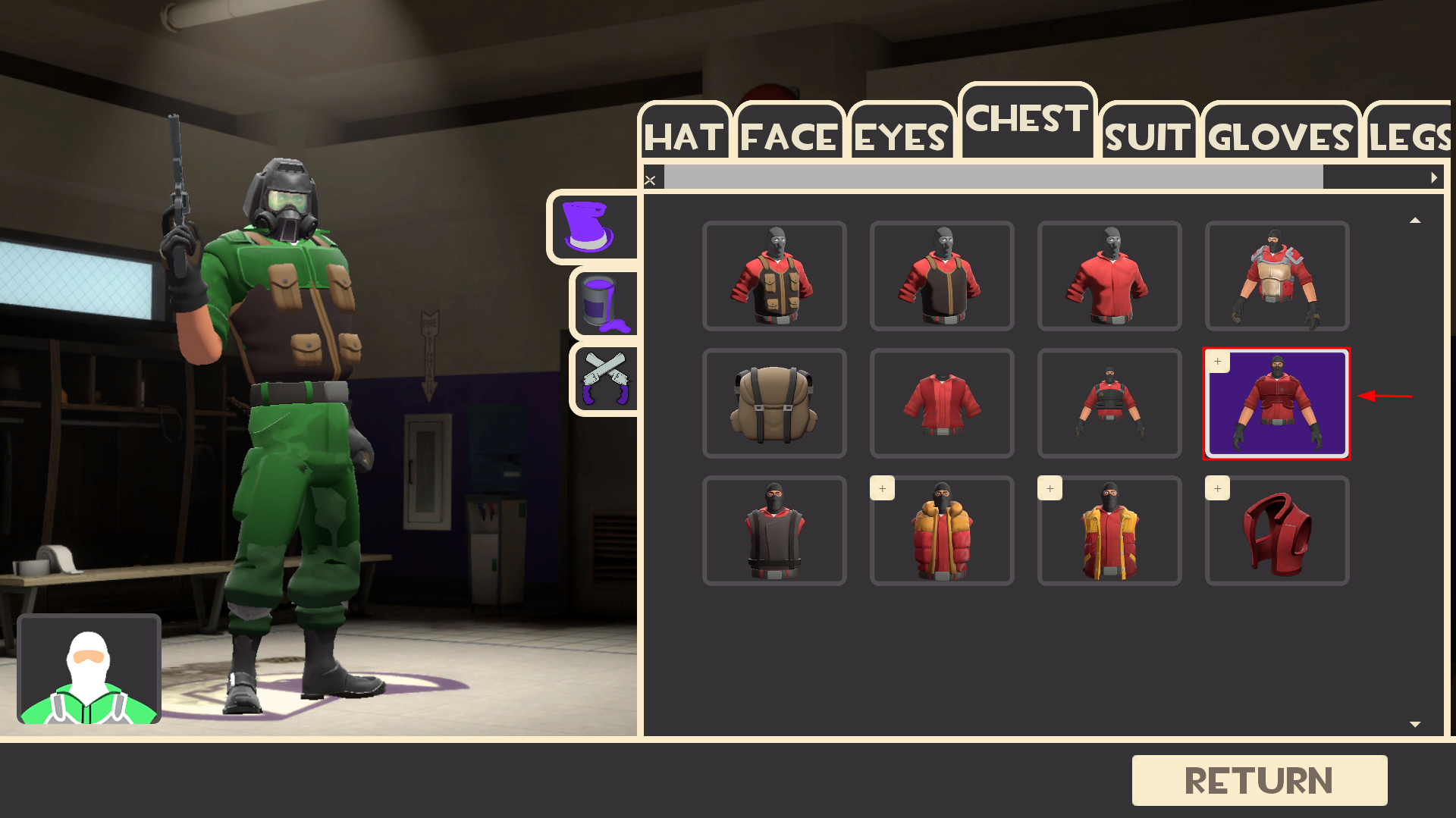Viewport: 1456px width, 818px height.
Task: Click the character class portrait in the corner
Action: click(89, 669)
